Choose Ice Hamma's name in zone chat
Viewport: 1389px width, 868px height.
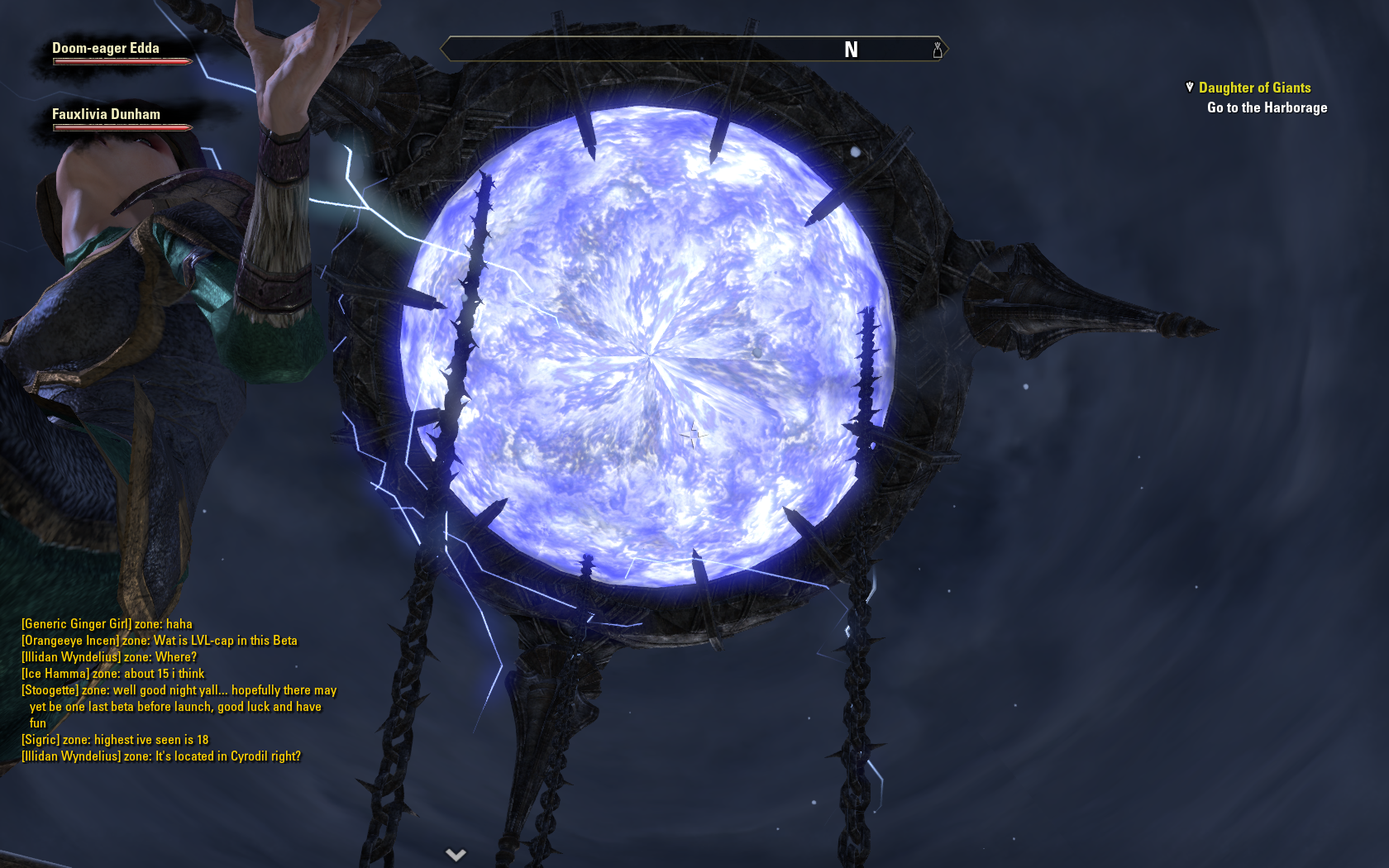(x=55, y=674)
